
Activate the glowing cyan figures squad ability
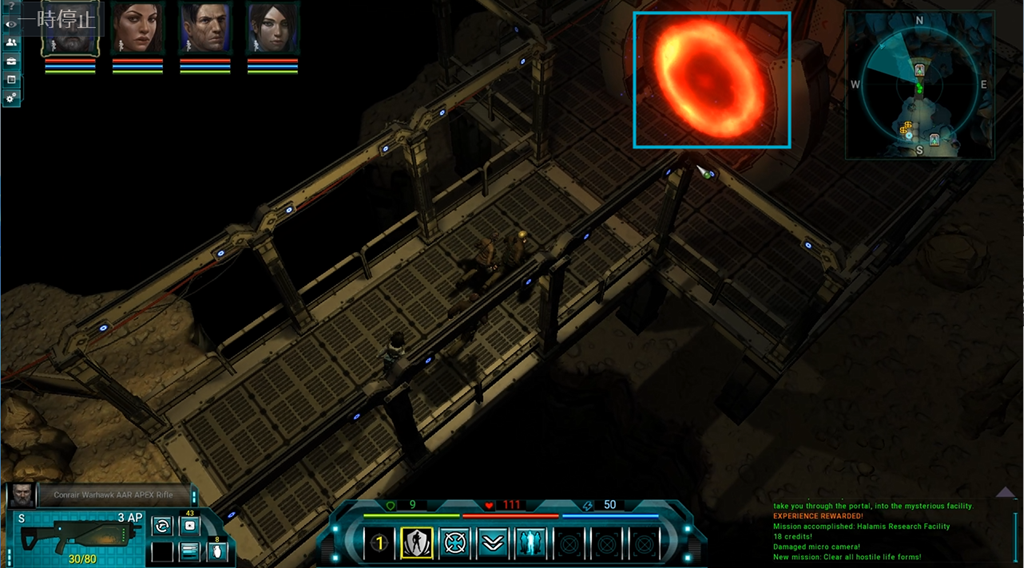pyautogui.click(x=530, y=543)
